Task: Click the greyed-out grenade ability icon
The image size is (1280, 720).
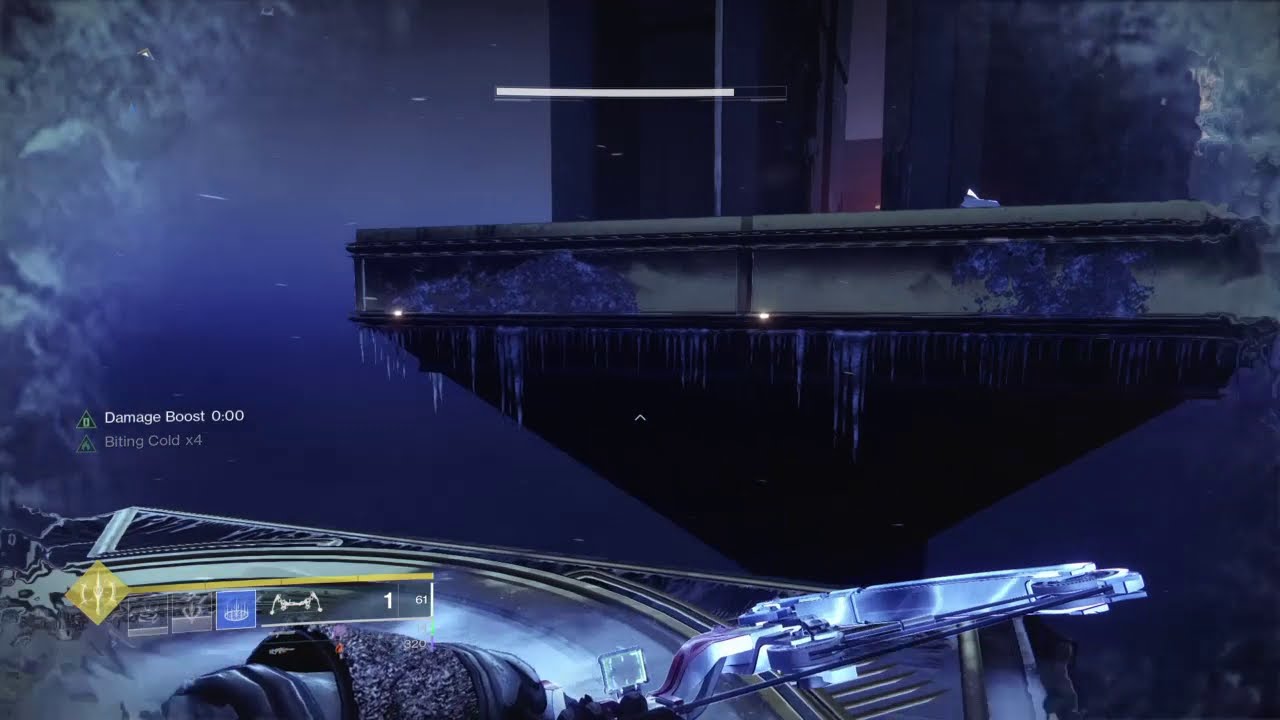Action: point(148,610)
